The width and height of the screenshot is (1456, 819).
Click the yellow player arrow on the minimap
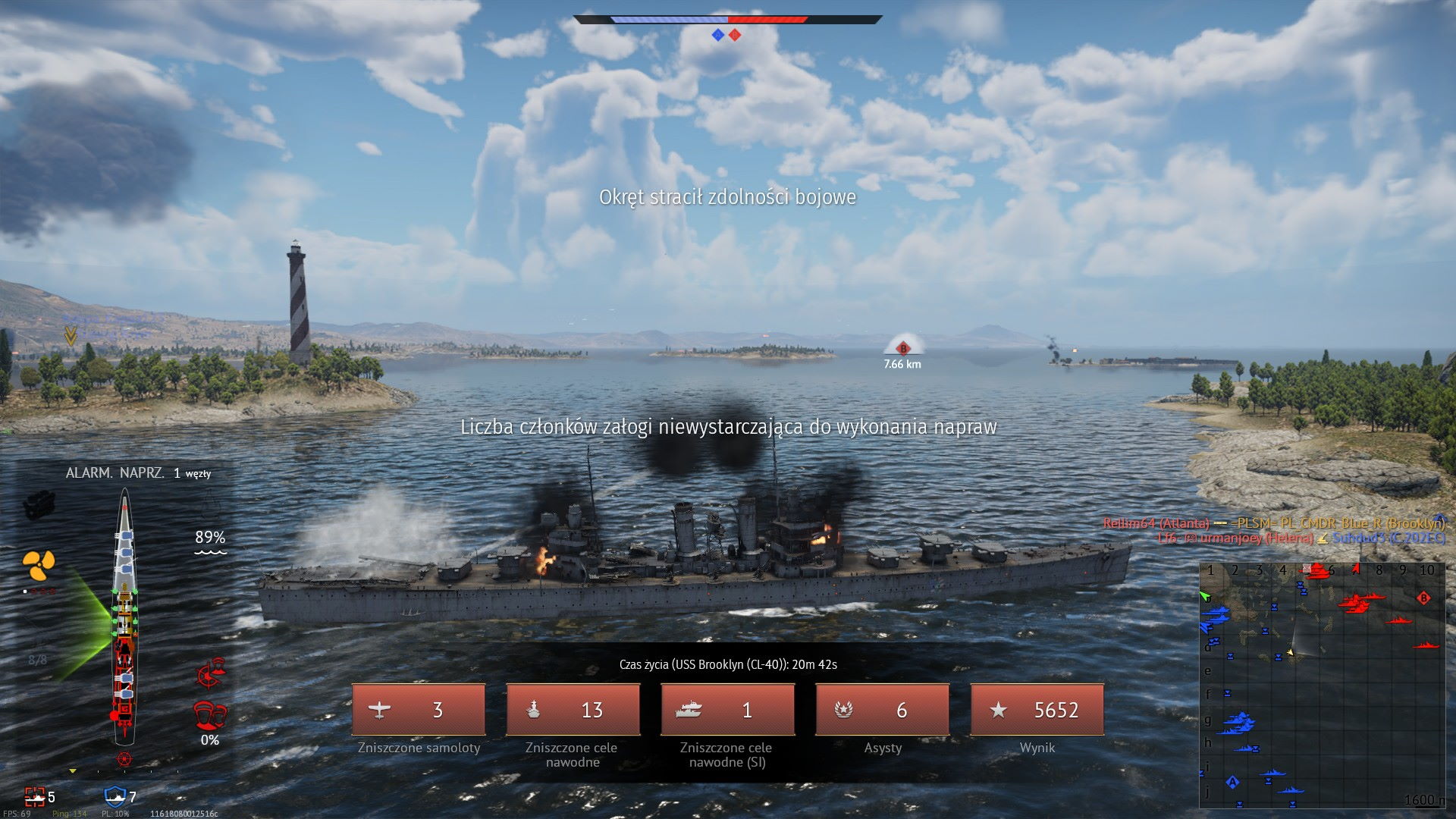click(1290, 652)
